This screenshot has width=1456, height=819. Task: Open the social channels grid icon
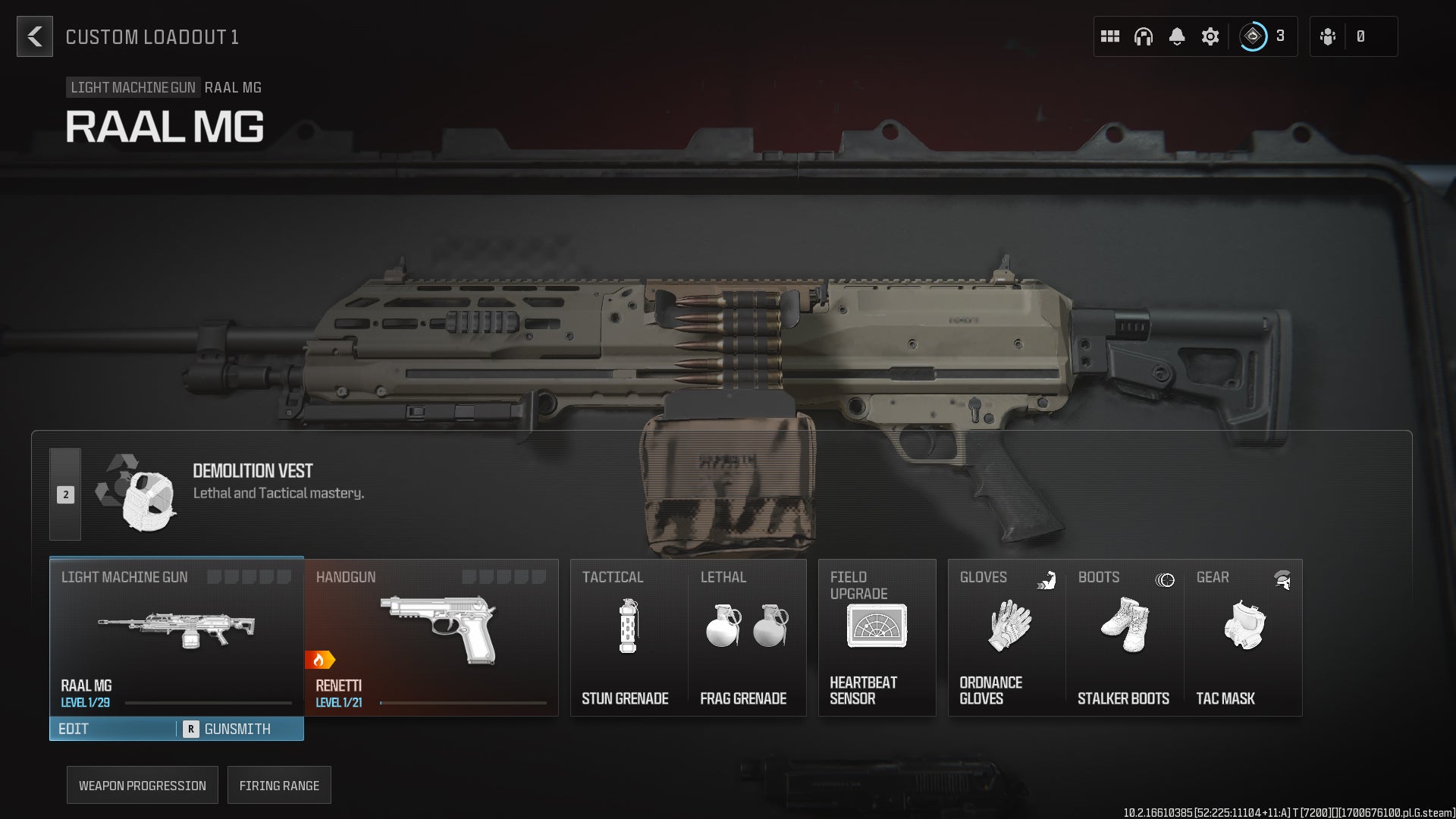coord(1109,36)
